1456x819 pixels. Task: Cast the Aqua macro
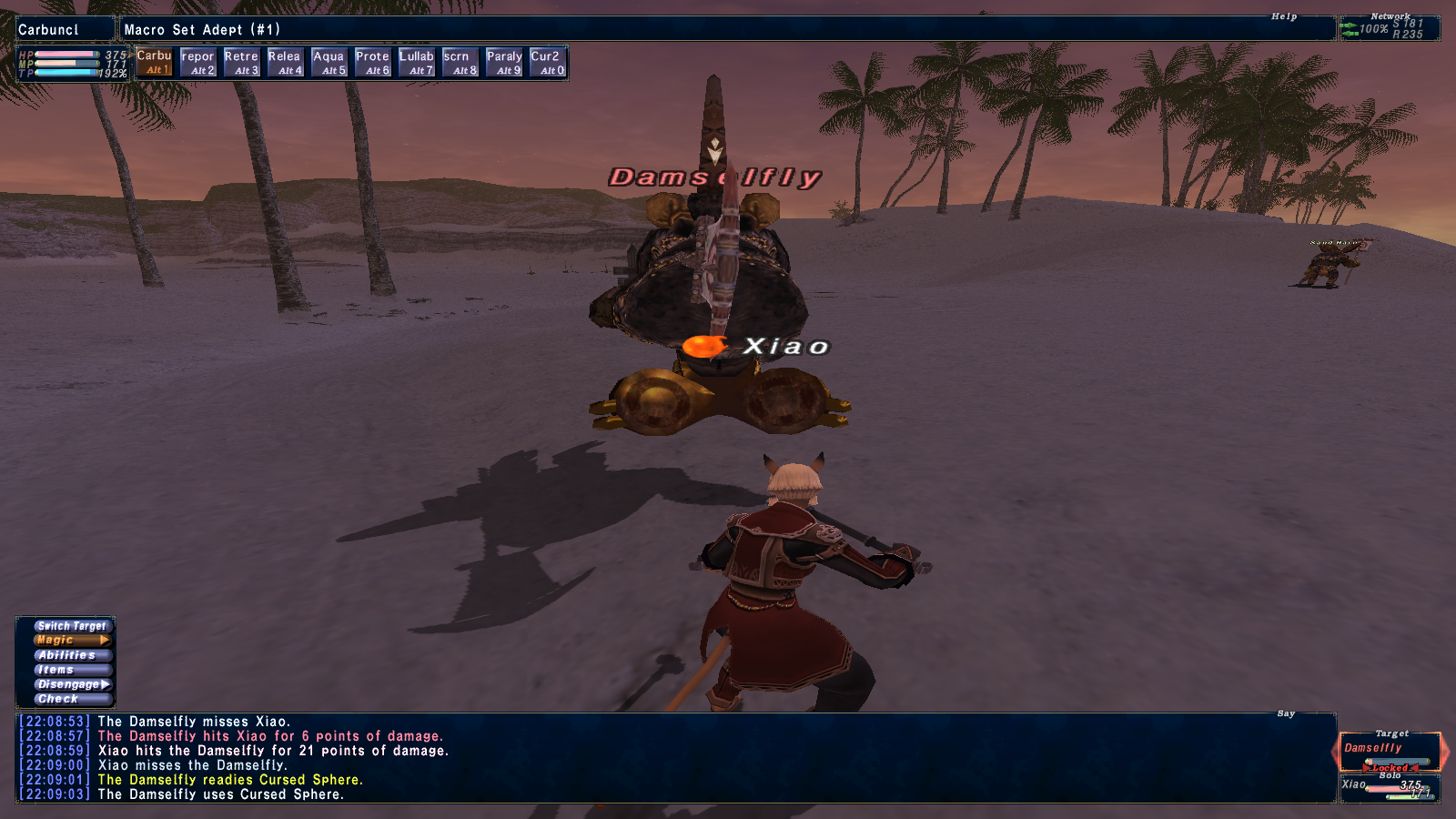tap(329, 63)
